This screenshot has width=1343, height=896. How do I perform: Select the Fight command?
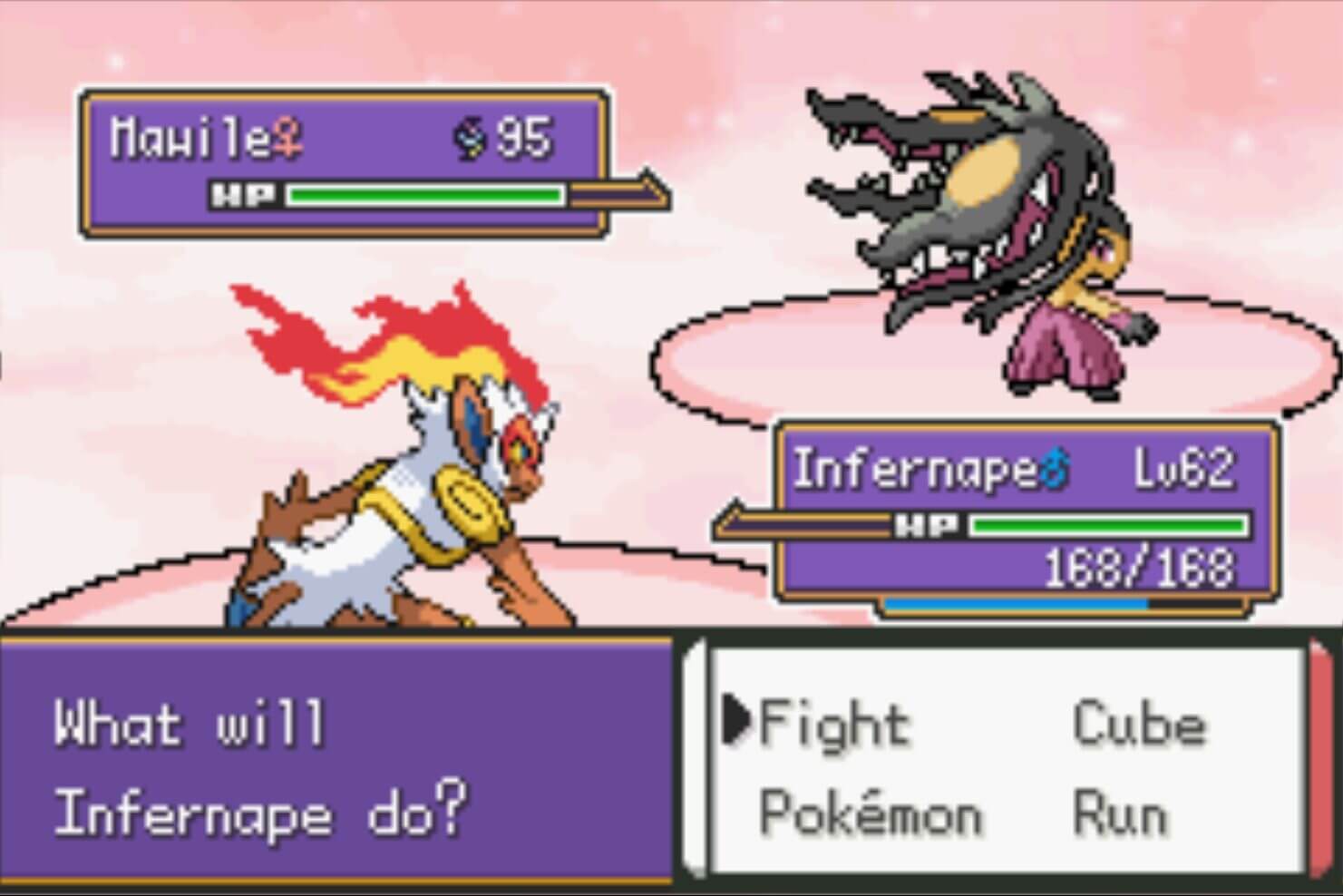point(833,726)
